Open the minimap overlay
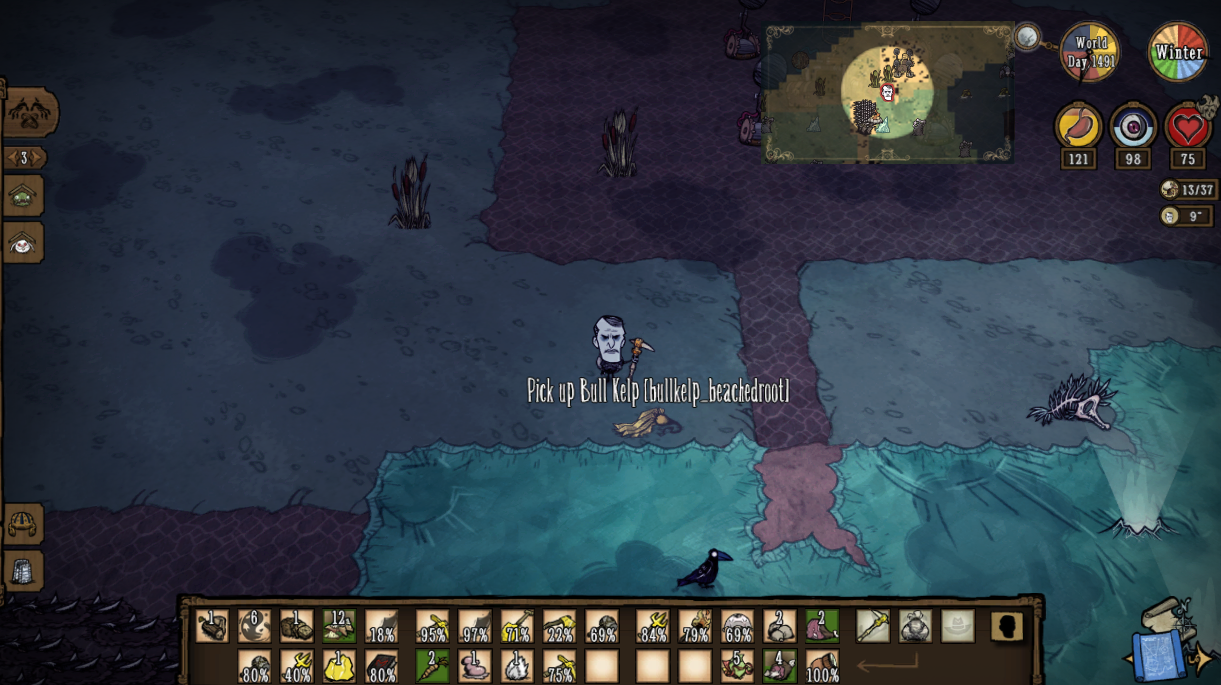The image size is (1221, 685). click(888, 93)
